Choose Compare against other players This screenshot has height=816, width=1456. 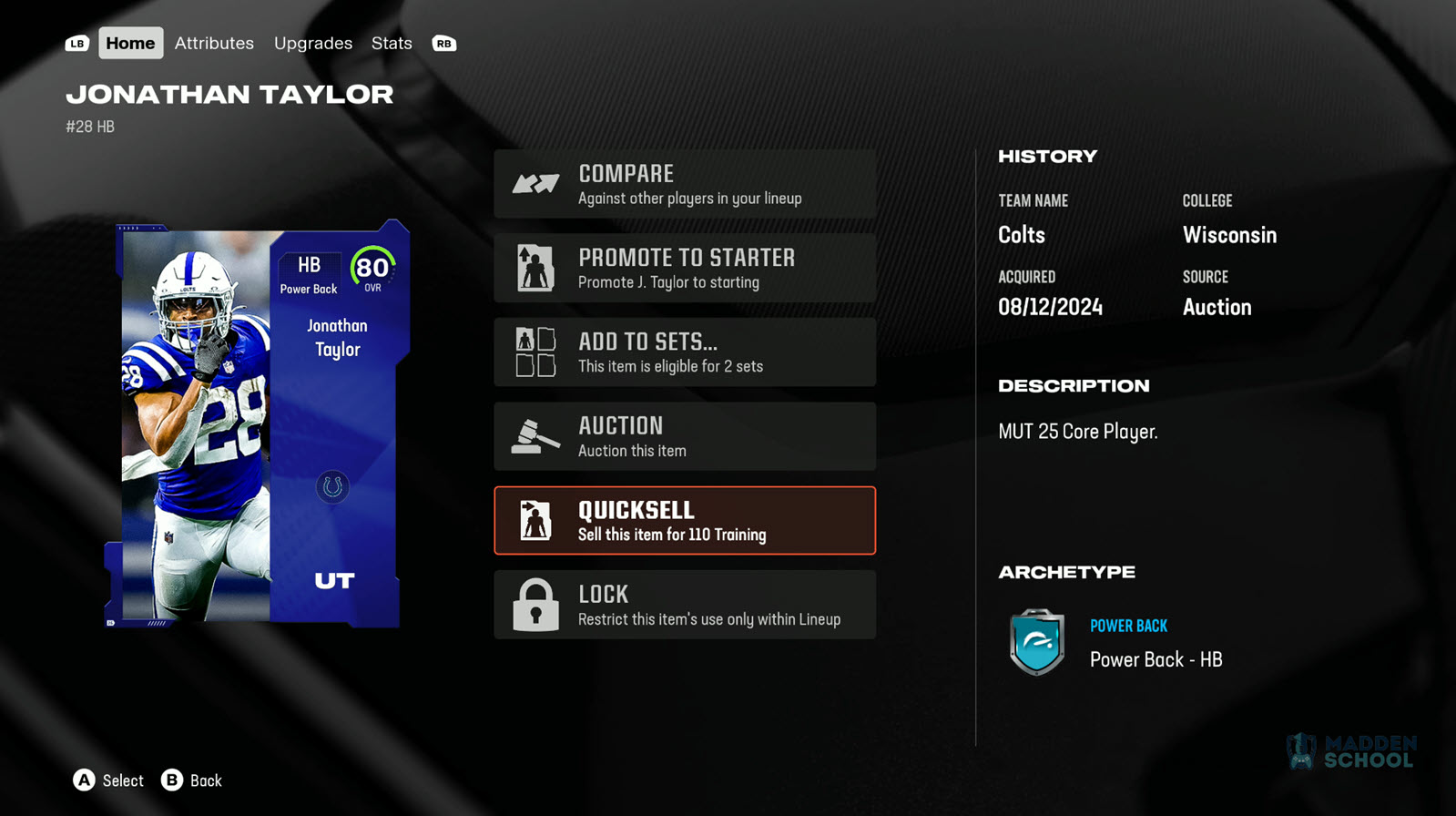point(685,184)
